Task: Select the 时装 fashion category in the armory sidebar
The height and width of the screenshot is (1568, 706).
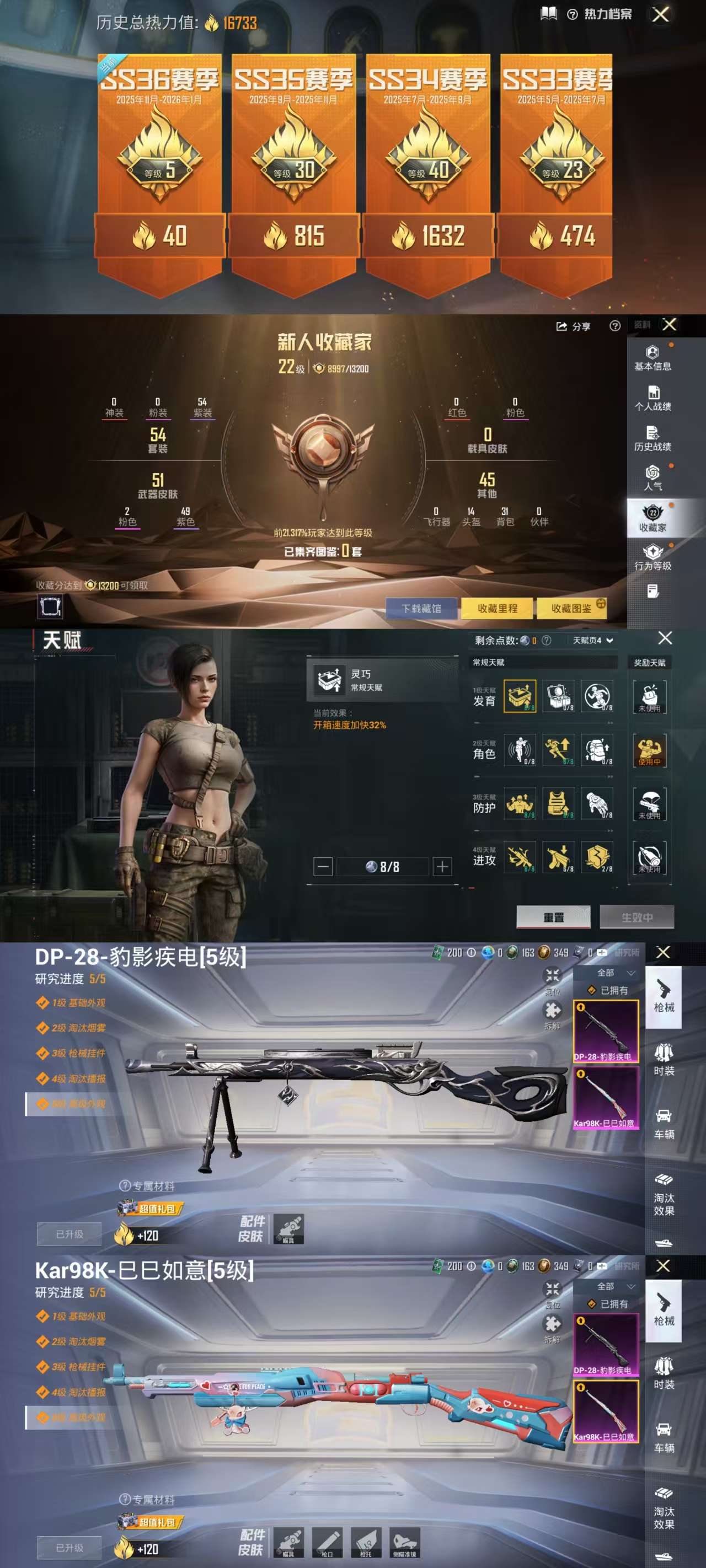Action: 665,1059
